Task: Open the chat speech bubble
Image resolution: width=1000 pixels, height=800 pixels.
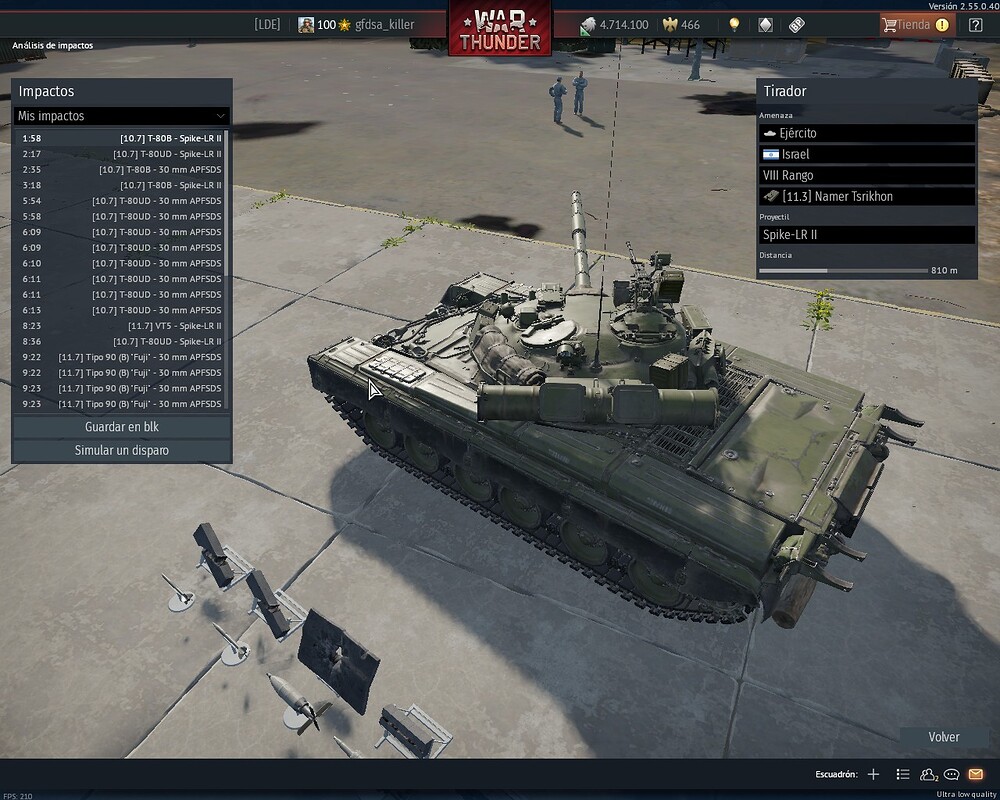Action: tap(952, 774)
